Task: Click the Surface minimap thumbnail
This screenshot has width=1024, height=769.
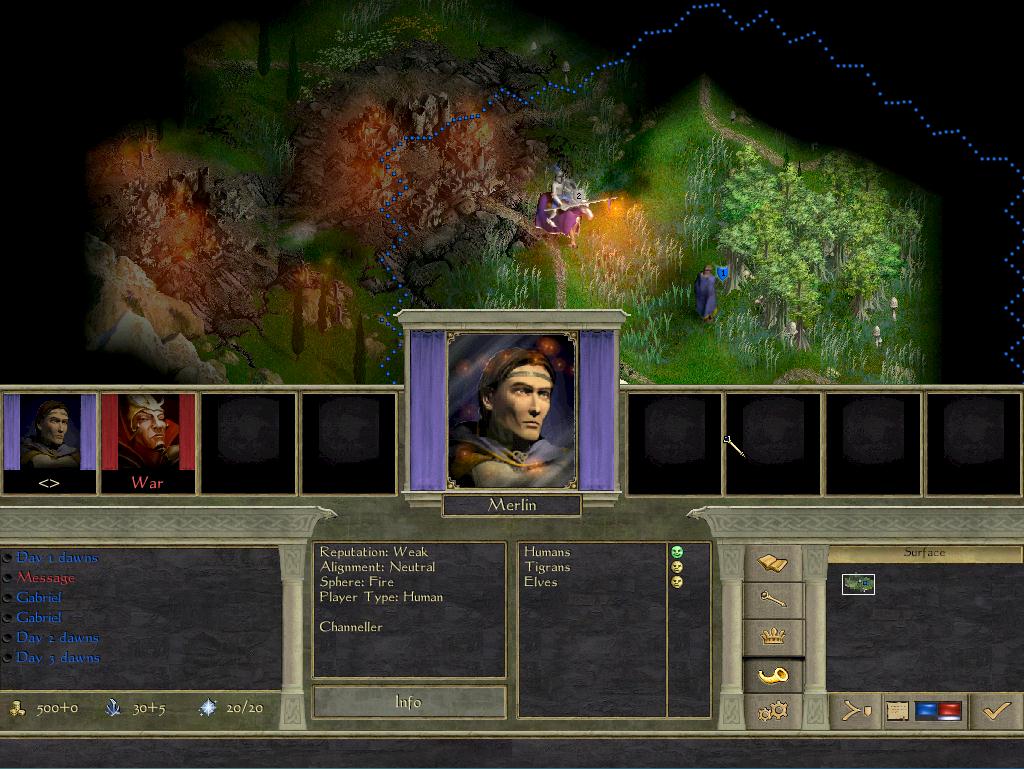Action: pyautogui.click(x=858, y=583)
